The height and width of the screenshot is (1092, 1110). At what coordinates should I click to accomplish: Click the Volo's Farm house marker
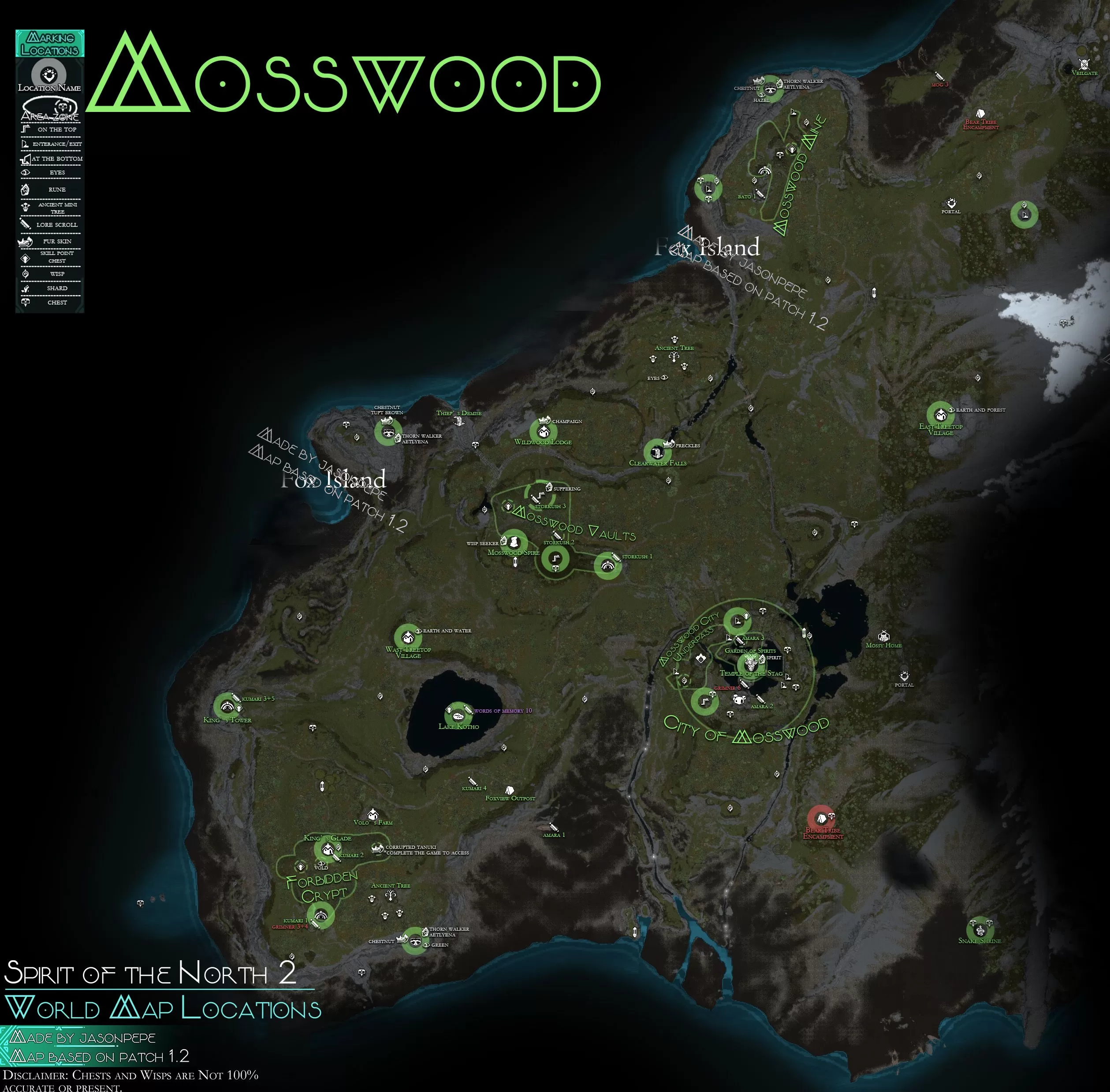[373, 814]
